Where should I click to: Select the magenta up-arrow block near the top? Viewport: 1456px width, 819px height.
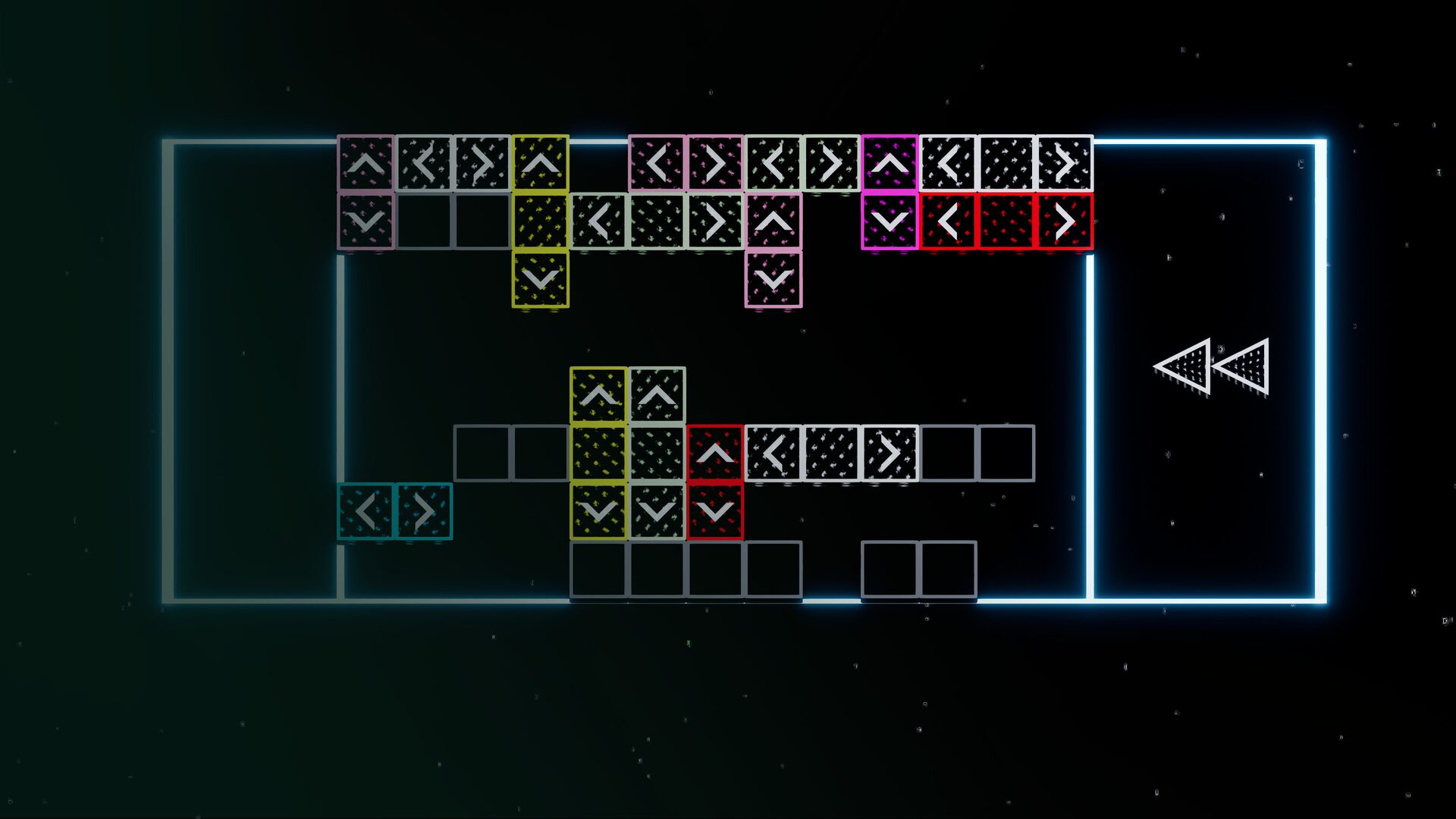pyautogui.click(x=891, y=163)
